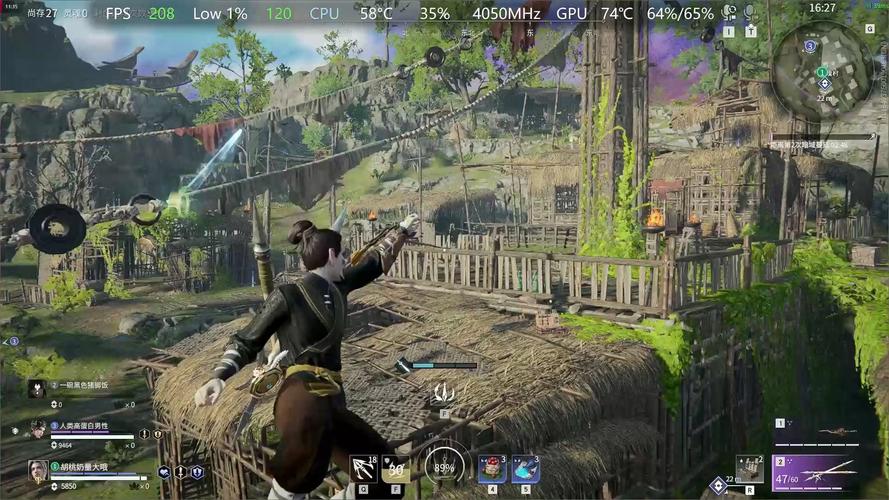Screen dimensions: 889x500
Task: Click the diamond waypoint icon beside the ammo
Action: click(717, 486)
